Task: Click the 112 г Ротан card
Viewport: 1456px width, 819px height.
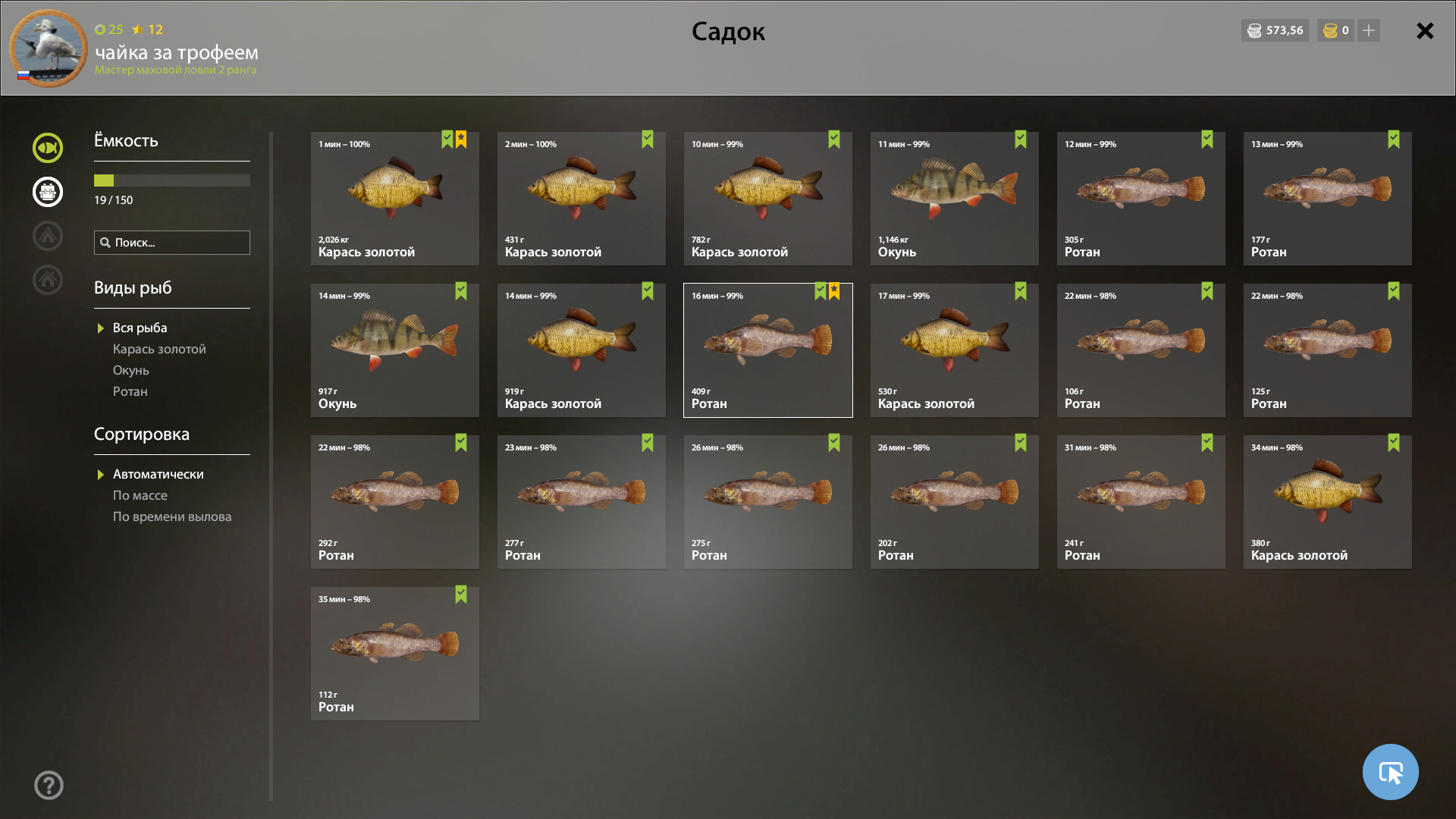Action: tap(394, 654)
